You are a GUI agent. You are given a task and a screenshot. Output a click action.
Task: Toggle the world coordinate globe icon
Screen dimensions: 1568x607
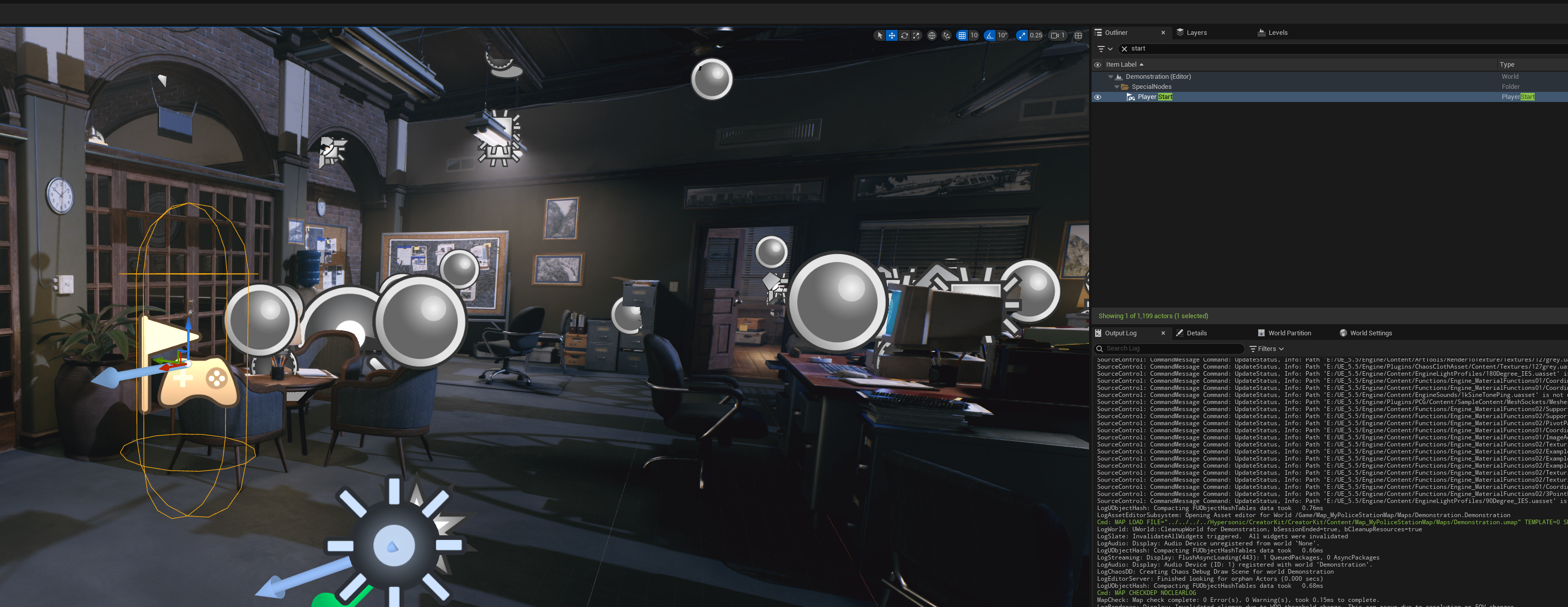click(x=931, y=35)
